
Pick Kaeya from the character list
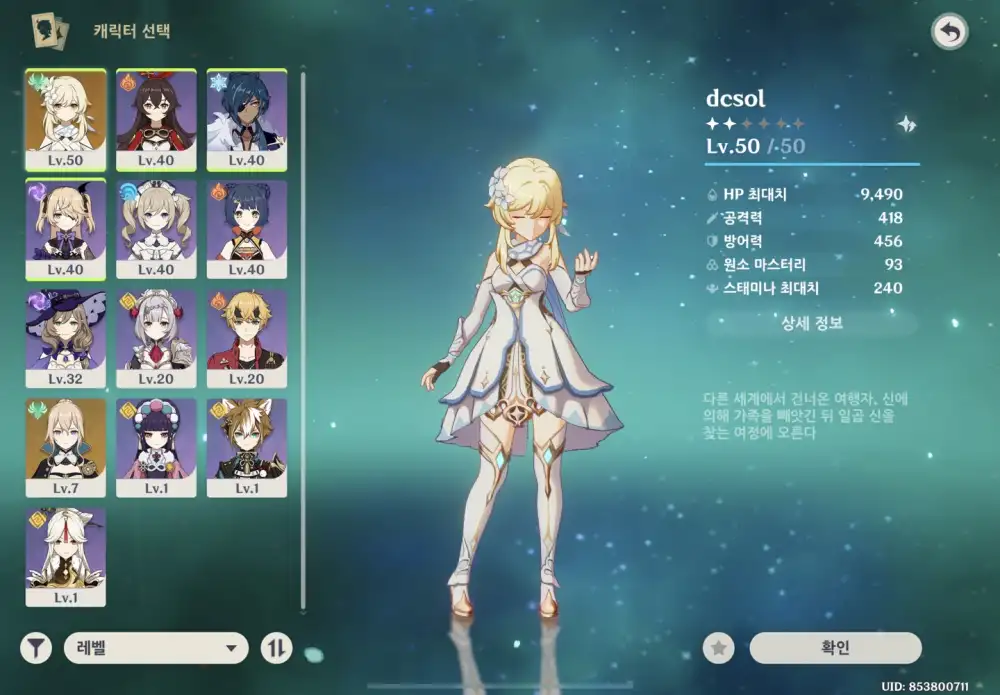coord(247,120)
